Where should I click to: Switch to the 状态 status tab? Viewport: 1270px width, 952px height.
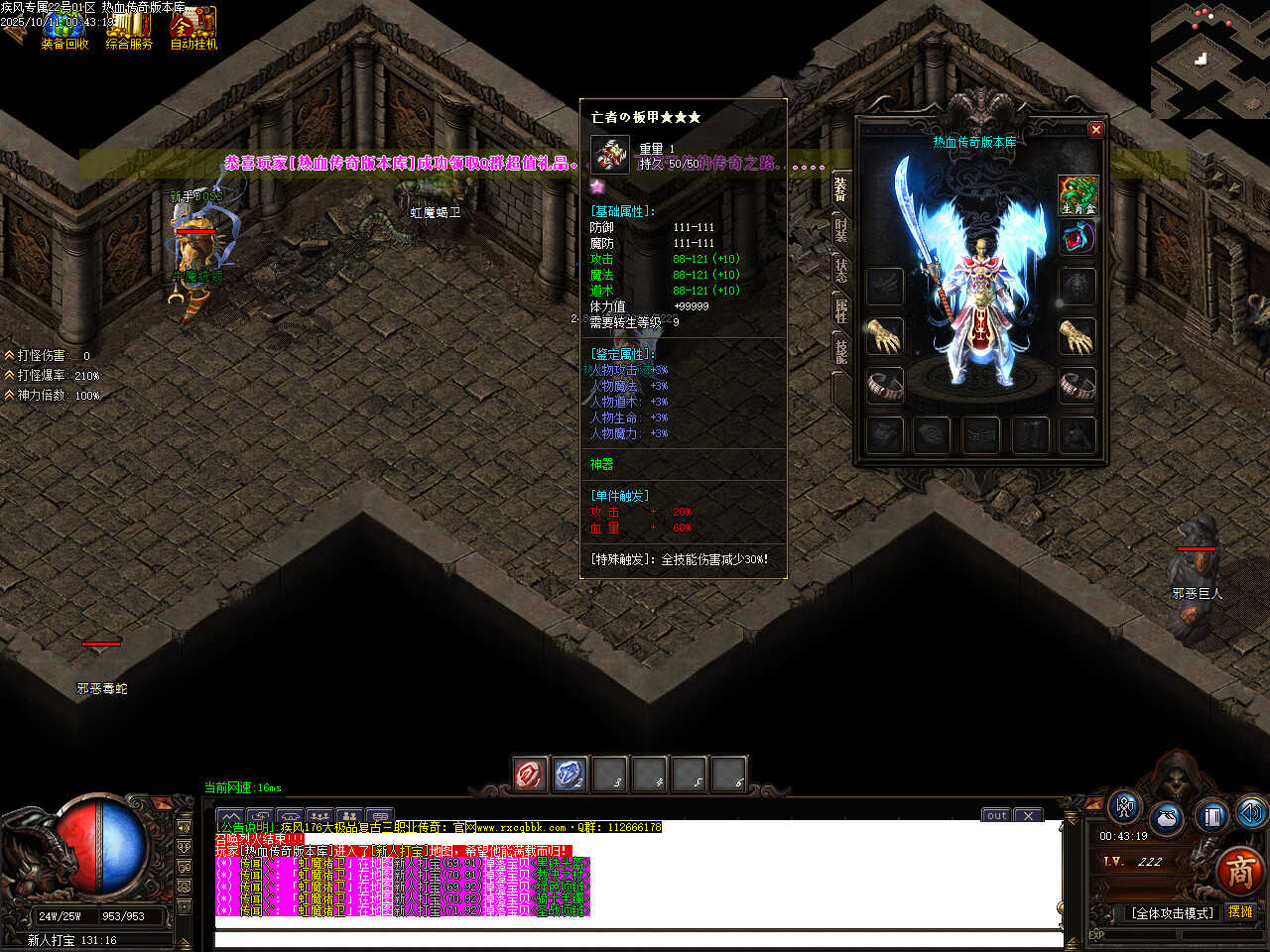tap(841, 270)
